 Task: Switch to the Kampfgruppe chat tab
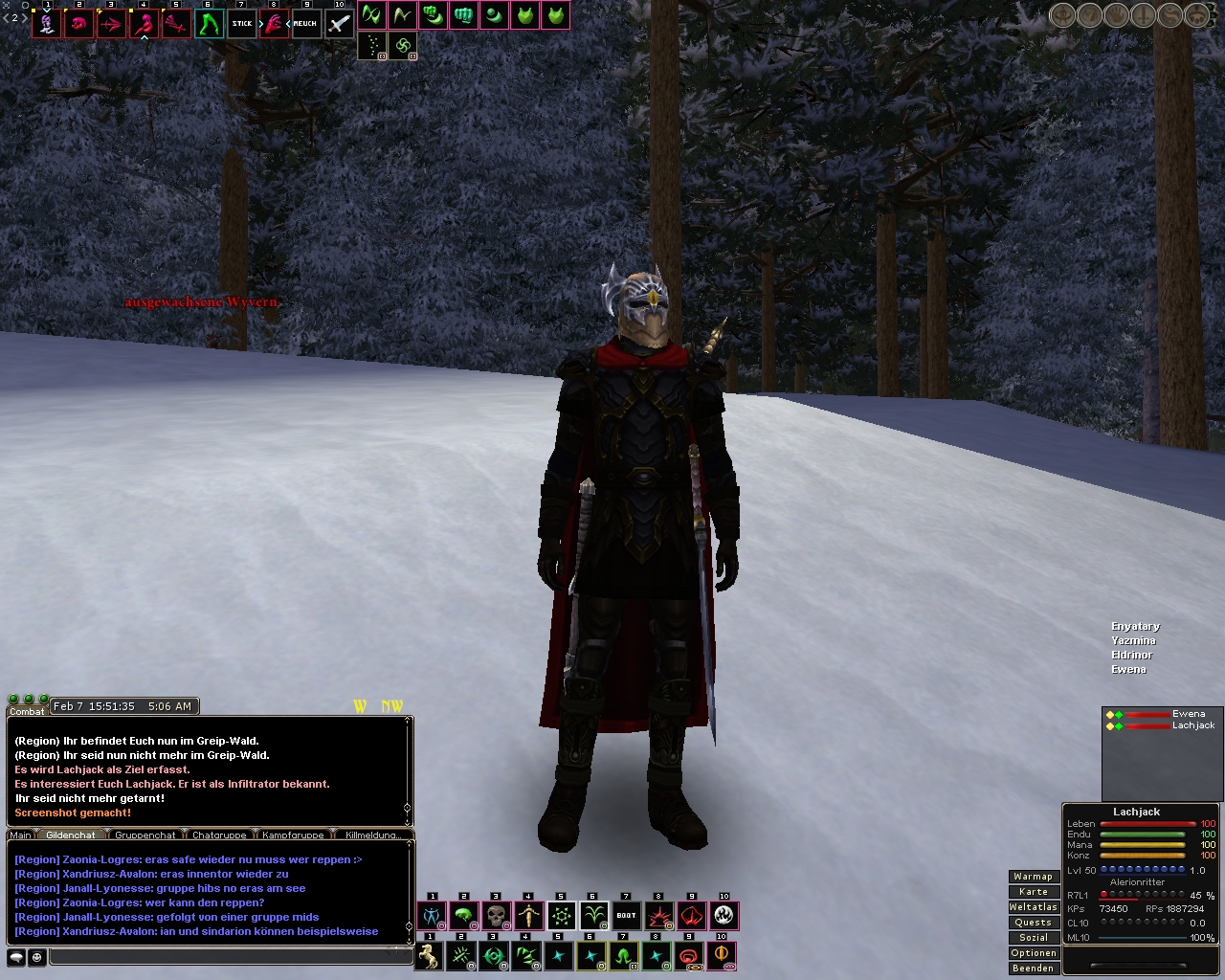tap(293, 835)
